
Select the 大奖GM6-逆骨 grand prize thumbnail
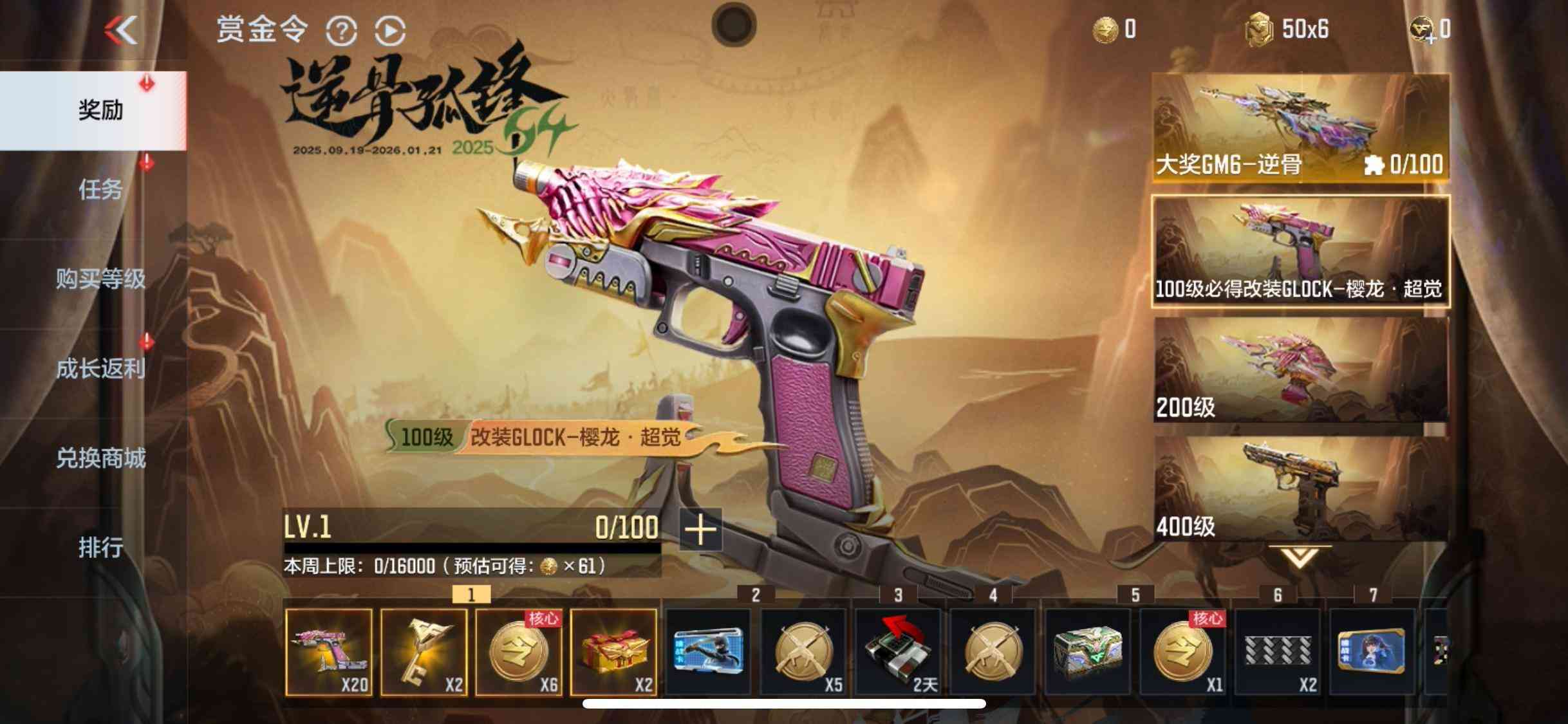pyautogui.click(x=1300, y=127)
